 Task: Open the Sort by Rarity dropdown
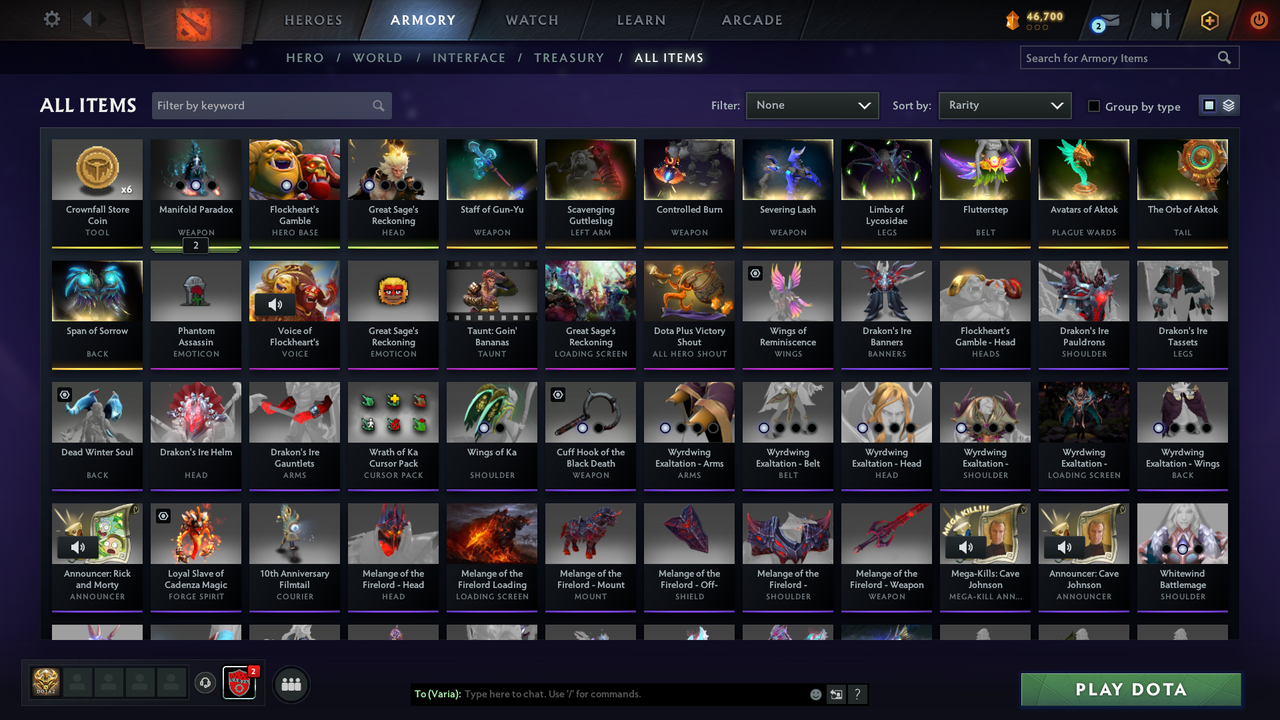(x=1004, y=104)
